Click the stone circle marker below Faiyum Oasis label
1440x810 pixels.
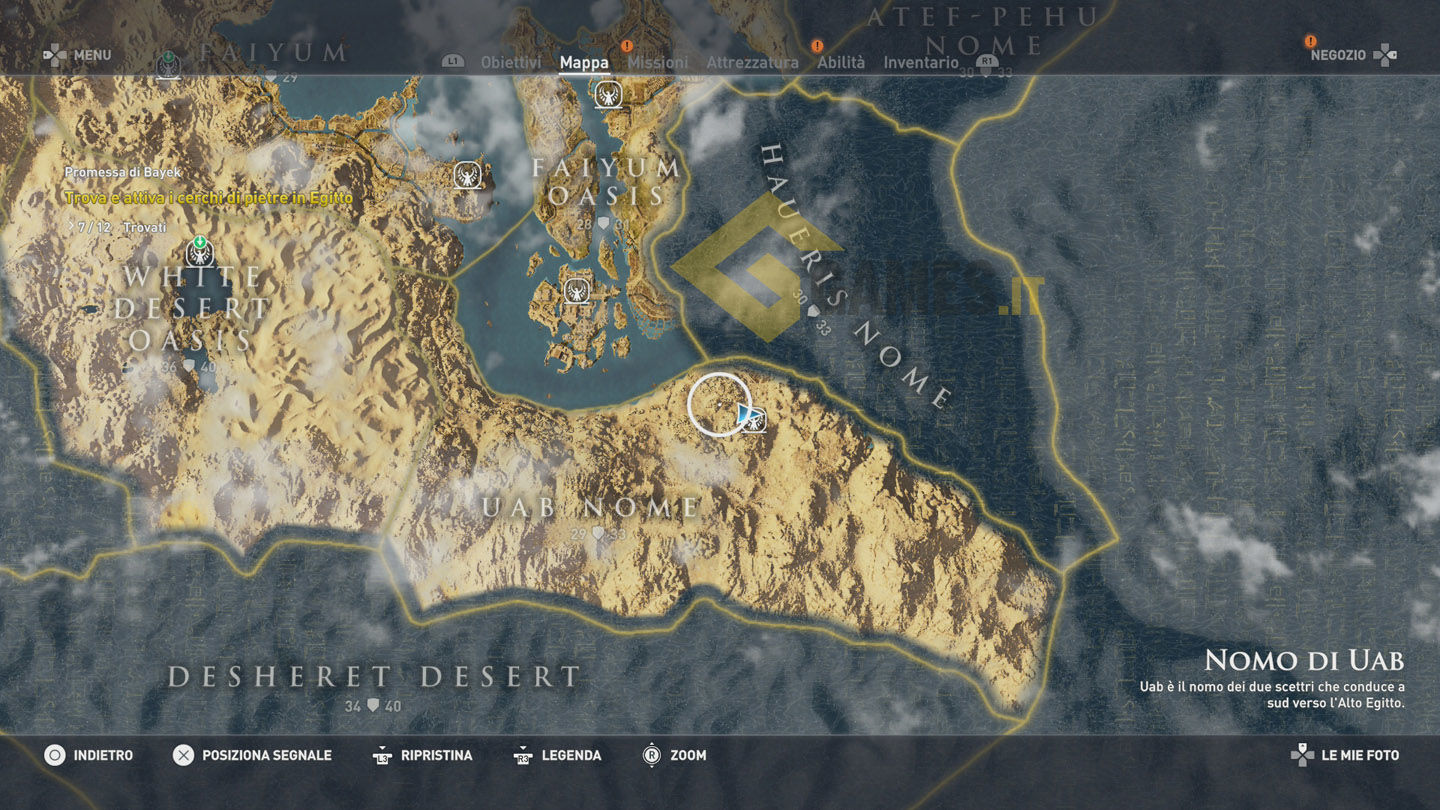click(x=576, y=291)
